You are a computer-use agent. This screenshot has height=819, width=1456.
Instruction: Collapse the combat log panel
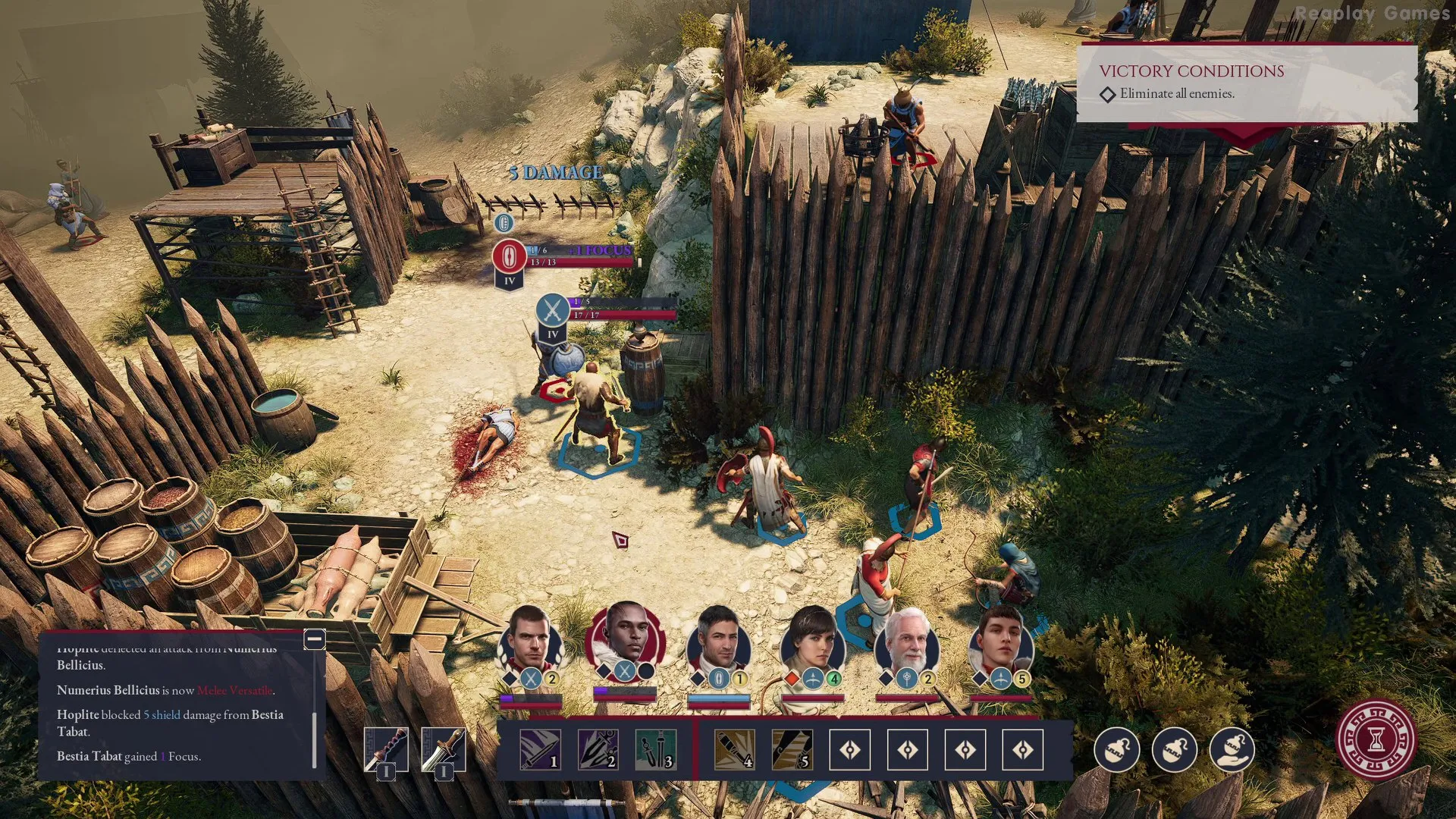315,640
